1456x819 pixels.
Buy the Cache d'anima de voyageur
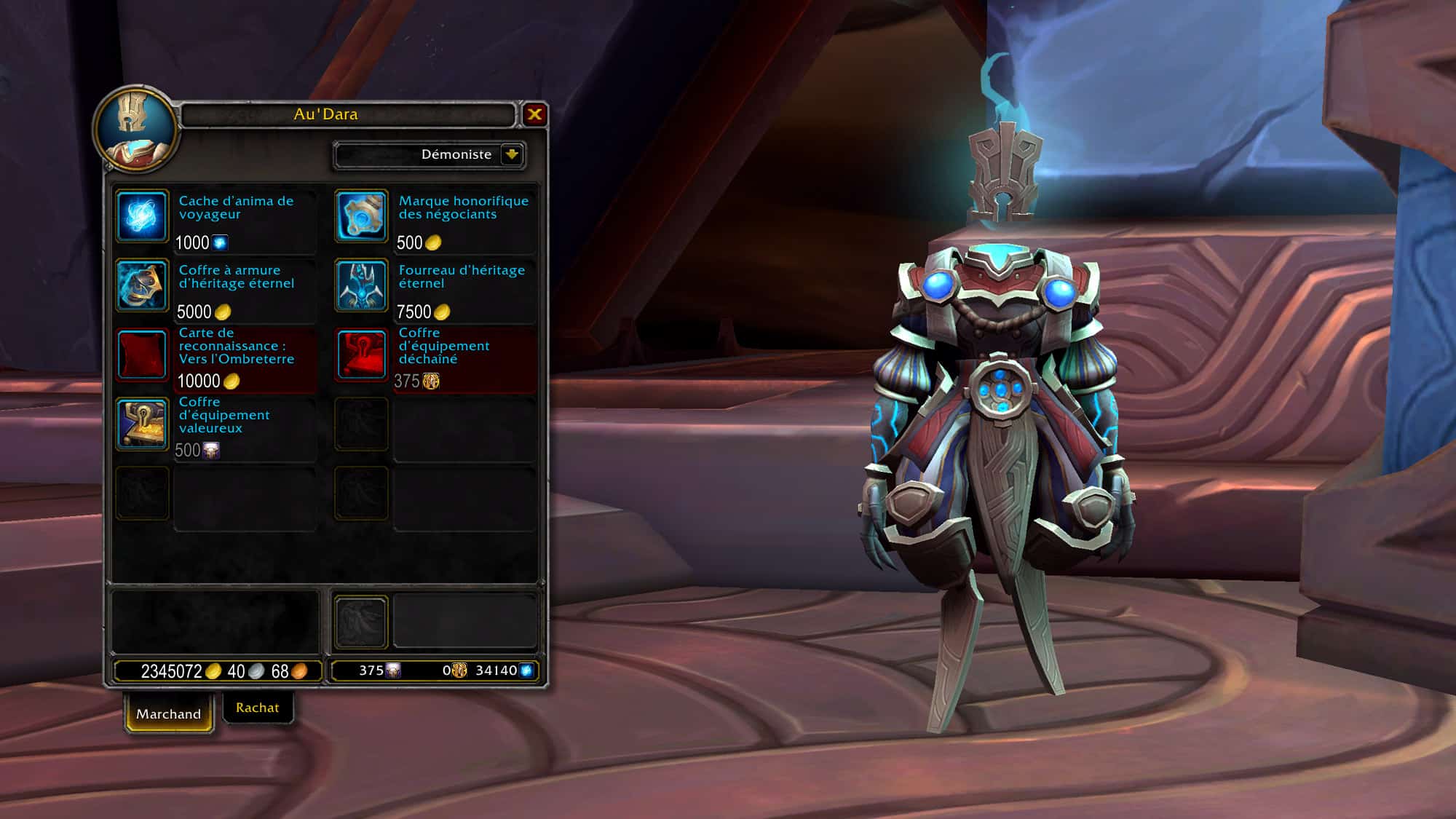[x=142, y=216]
